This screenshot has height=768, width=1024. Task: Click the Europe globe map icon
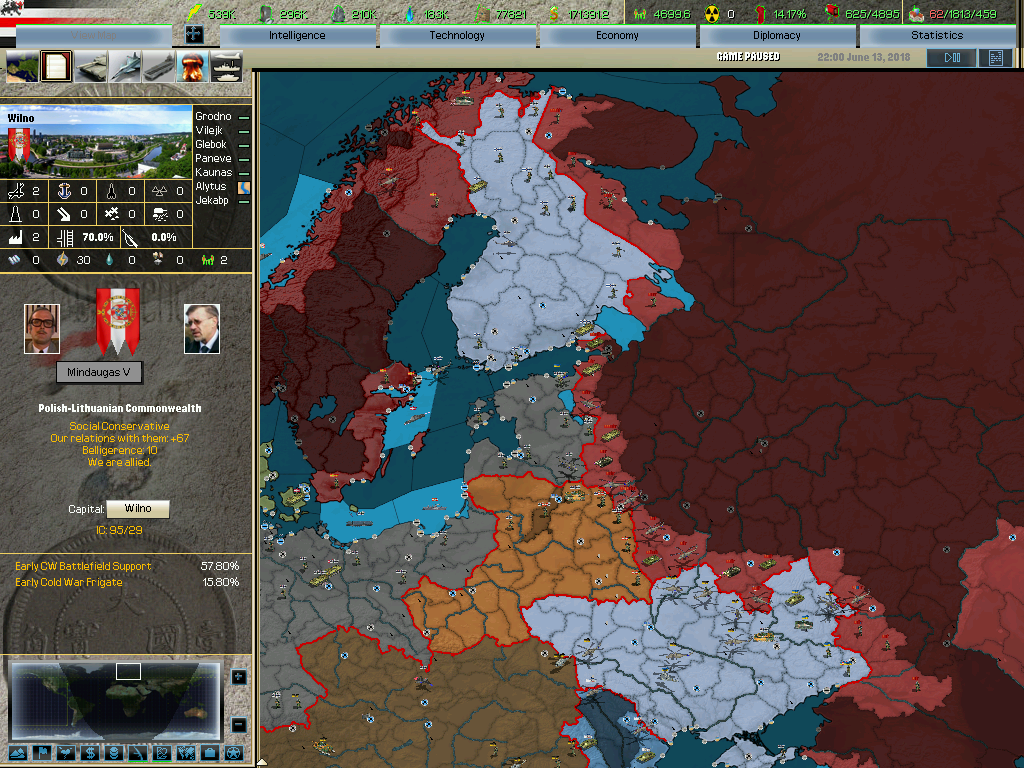pos(23,67)
